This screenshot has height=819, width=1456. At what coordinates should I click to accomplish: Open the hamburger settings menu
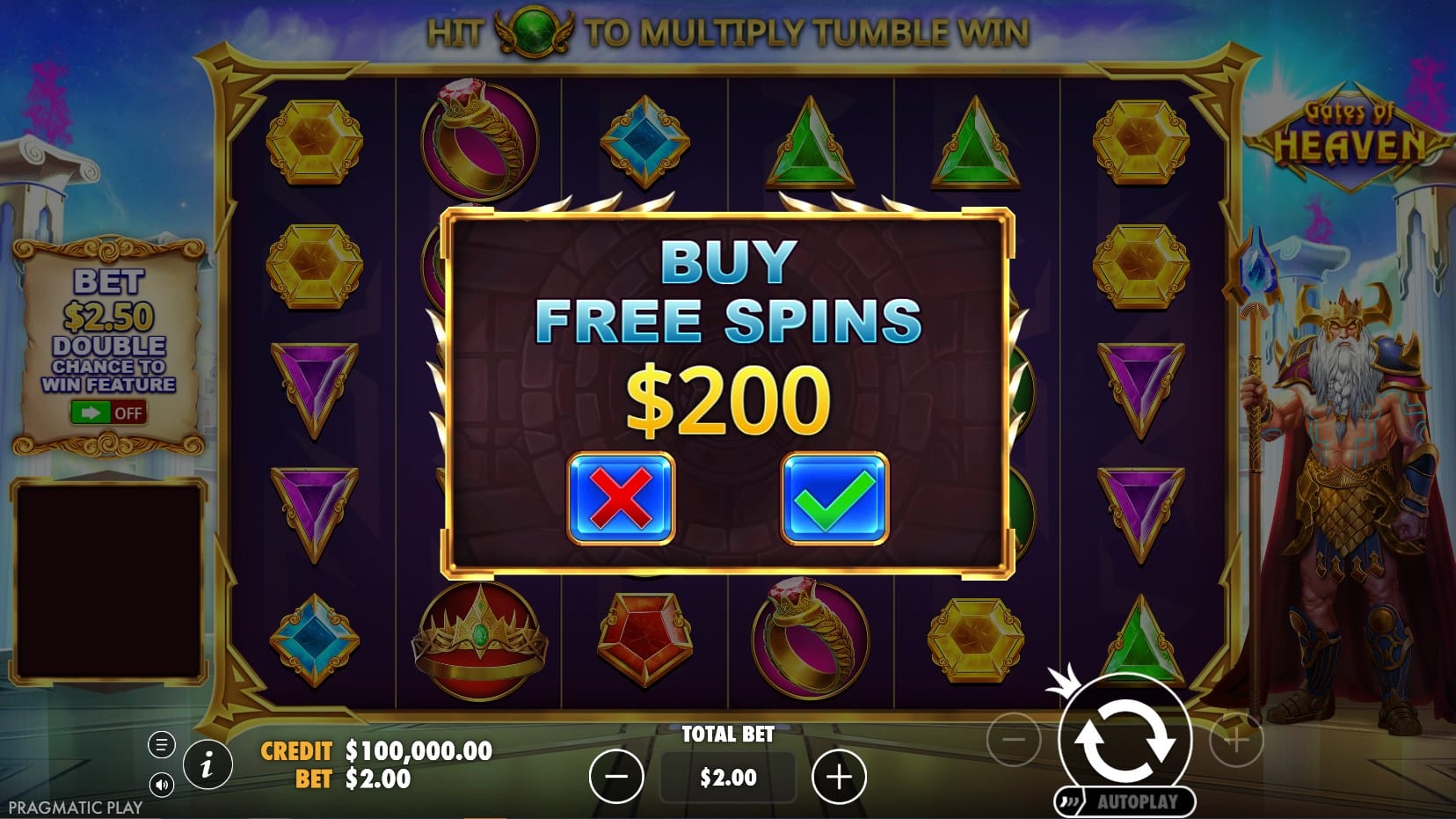161,745
